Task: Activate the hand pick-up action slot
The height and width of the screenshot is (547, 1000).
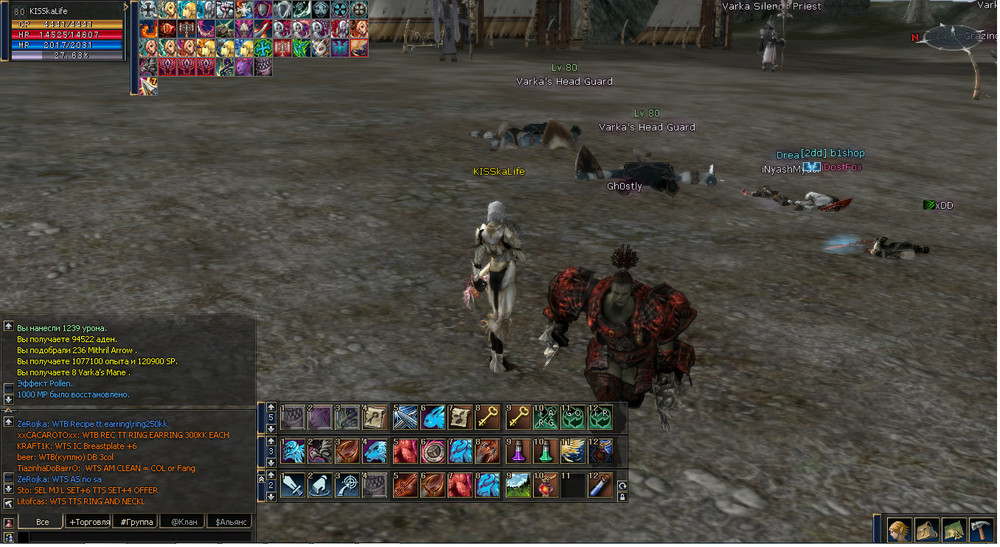Action: 319,486
